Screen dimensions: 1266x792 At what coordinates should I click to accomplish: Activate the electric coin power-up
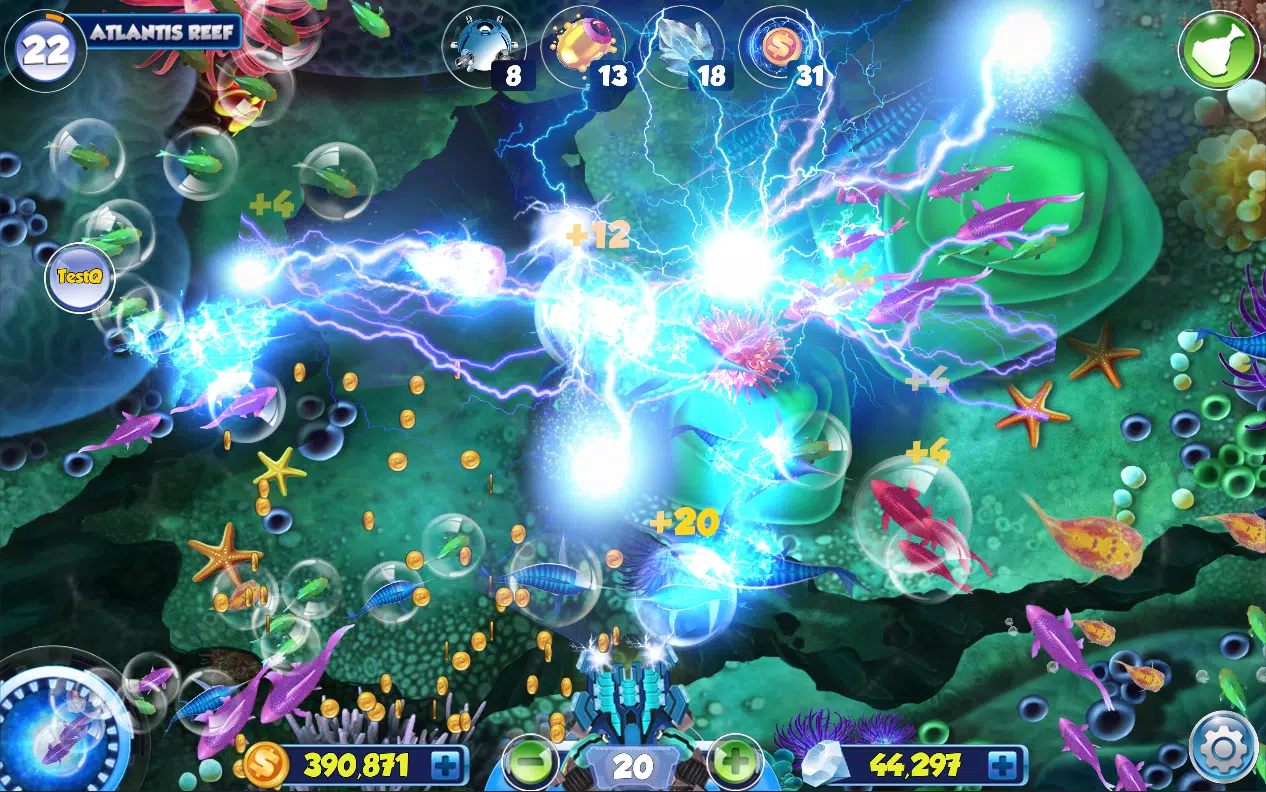tap(780, 47)
